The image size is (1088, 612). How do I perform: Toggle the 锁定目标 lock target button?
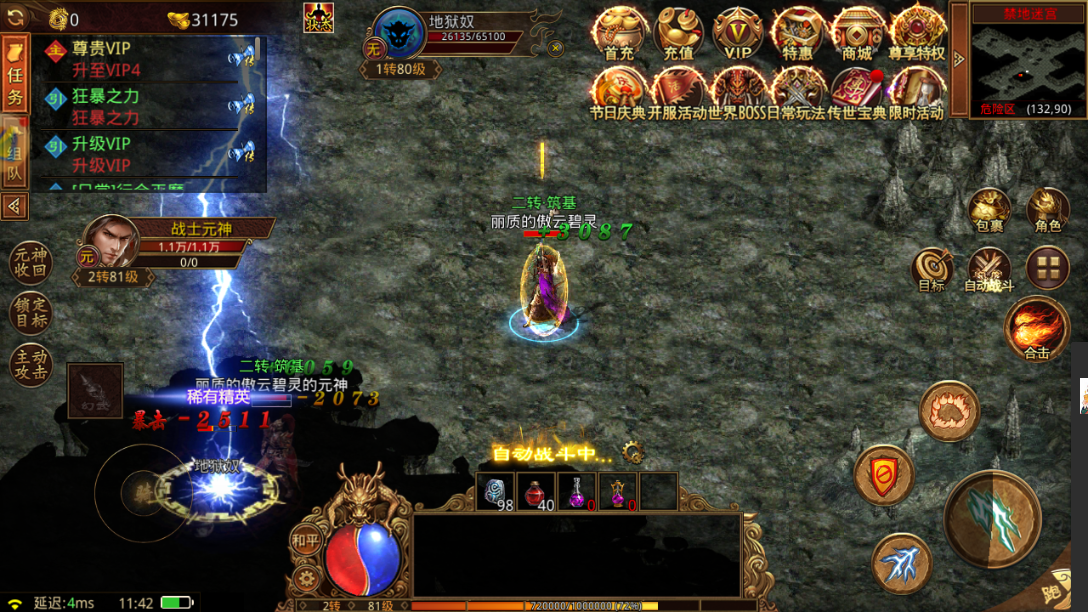click(x=29, y=313)
